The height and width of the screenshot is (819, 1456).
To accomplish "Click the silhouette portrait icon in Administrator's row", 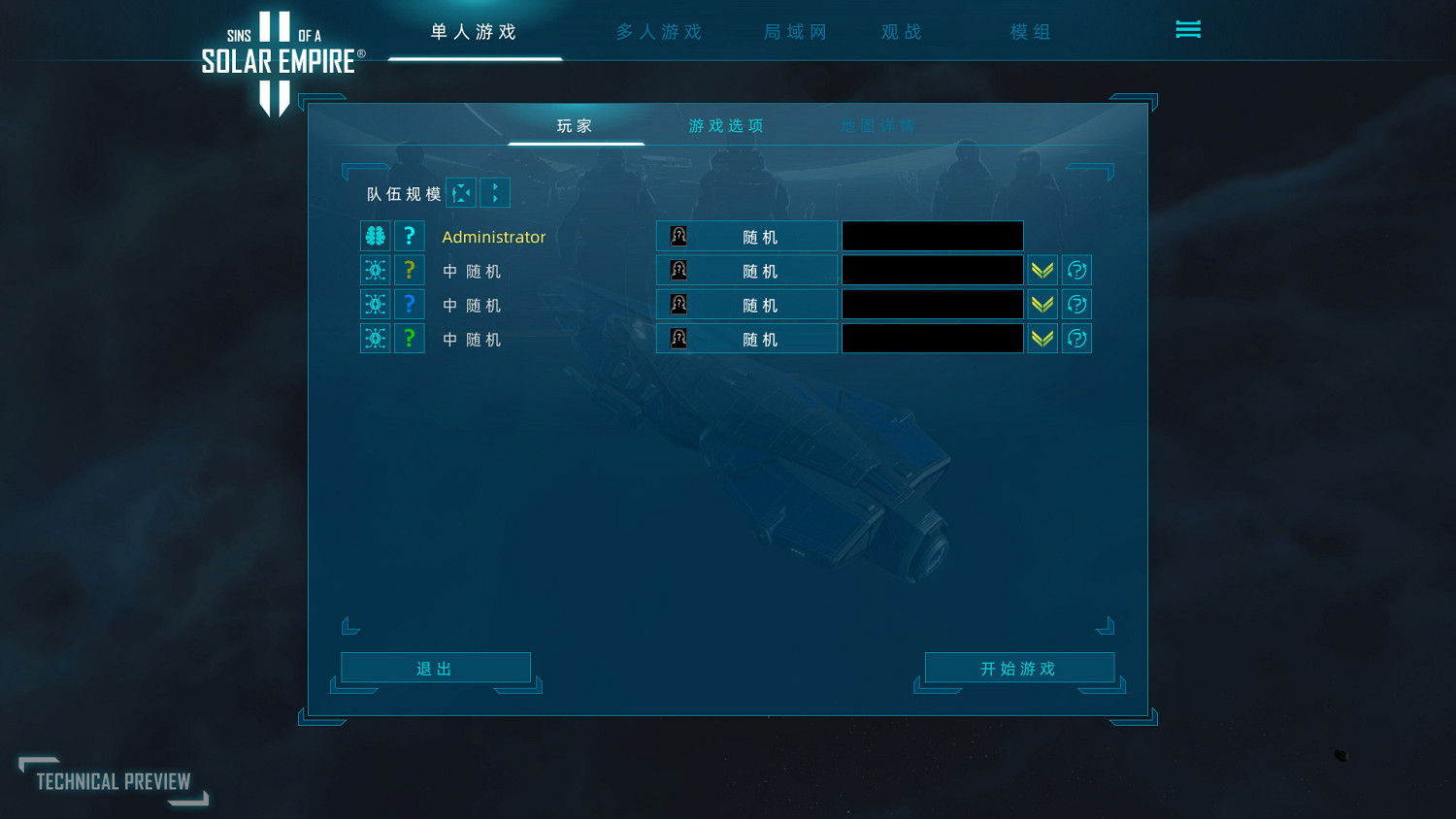I will (x=678, y=235).
